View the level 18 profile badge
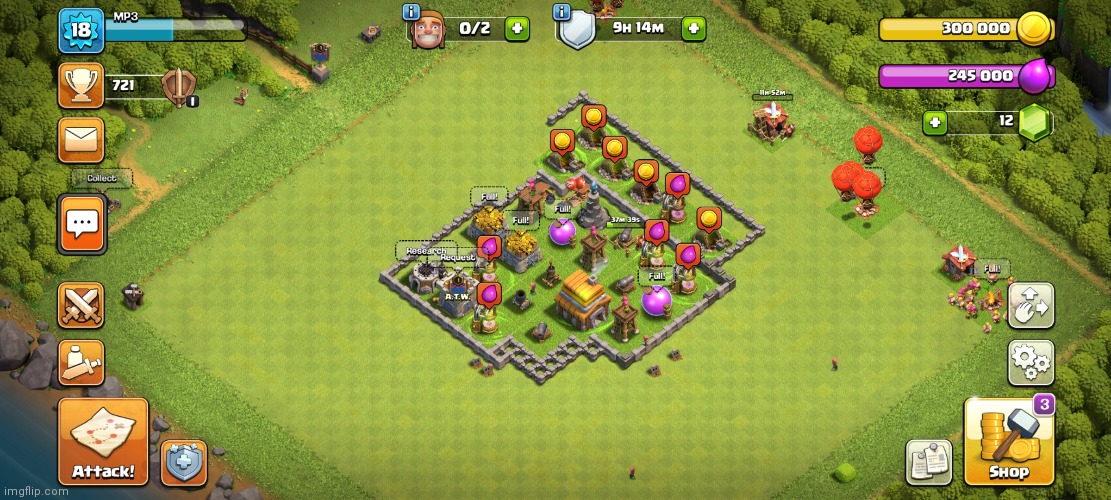Image resolution: width=1111 pixels, height=500 pixels. click(x=81, y=30)
